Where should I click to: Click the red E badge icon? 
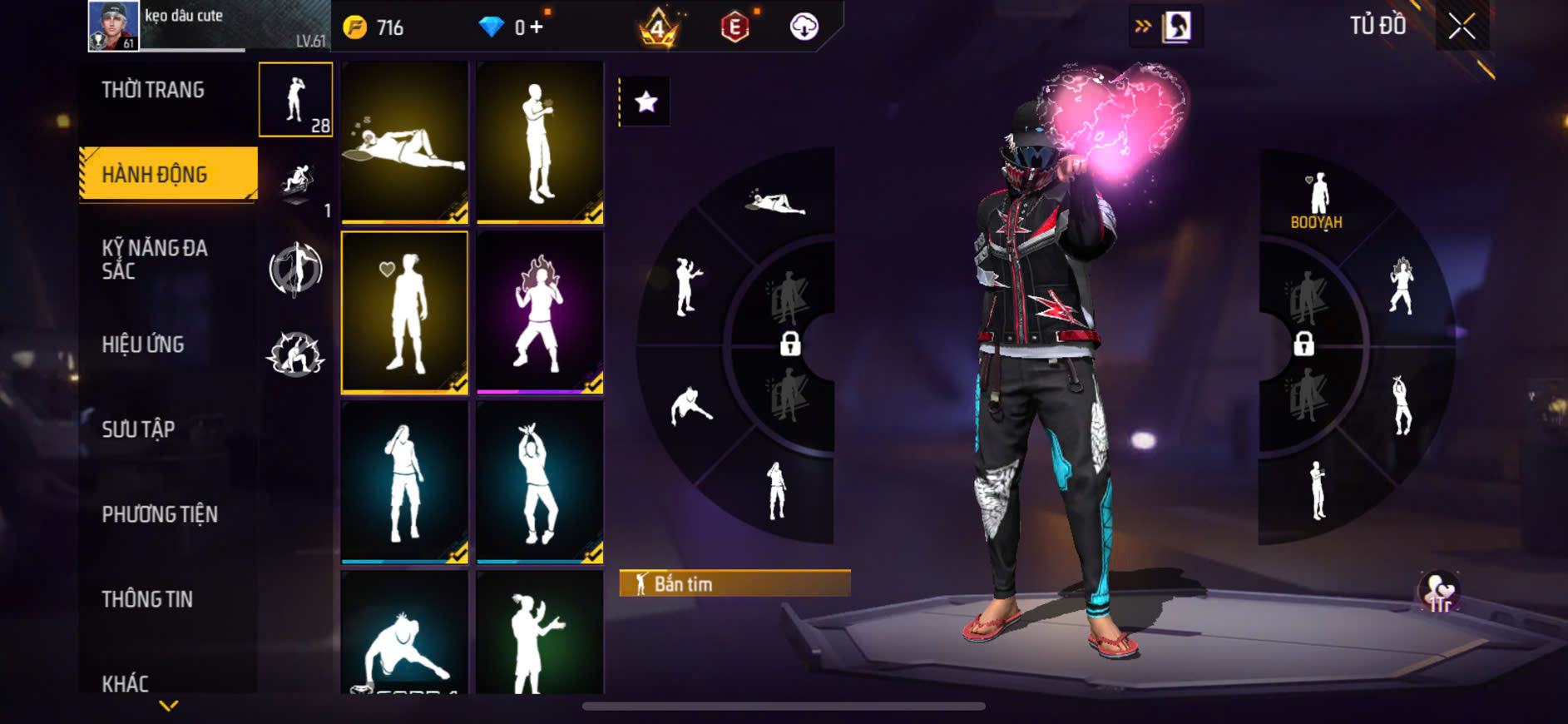[735, 27]
